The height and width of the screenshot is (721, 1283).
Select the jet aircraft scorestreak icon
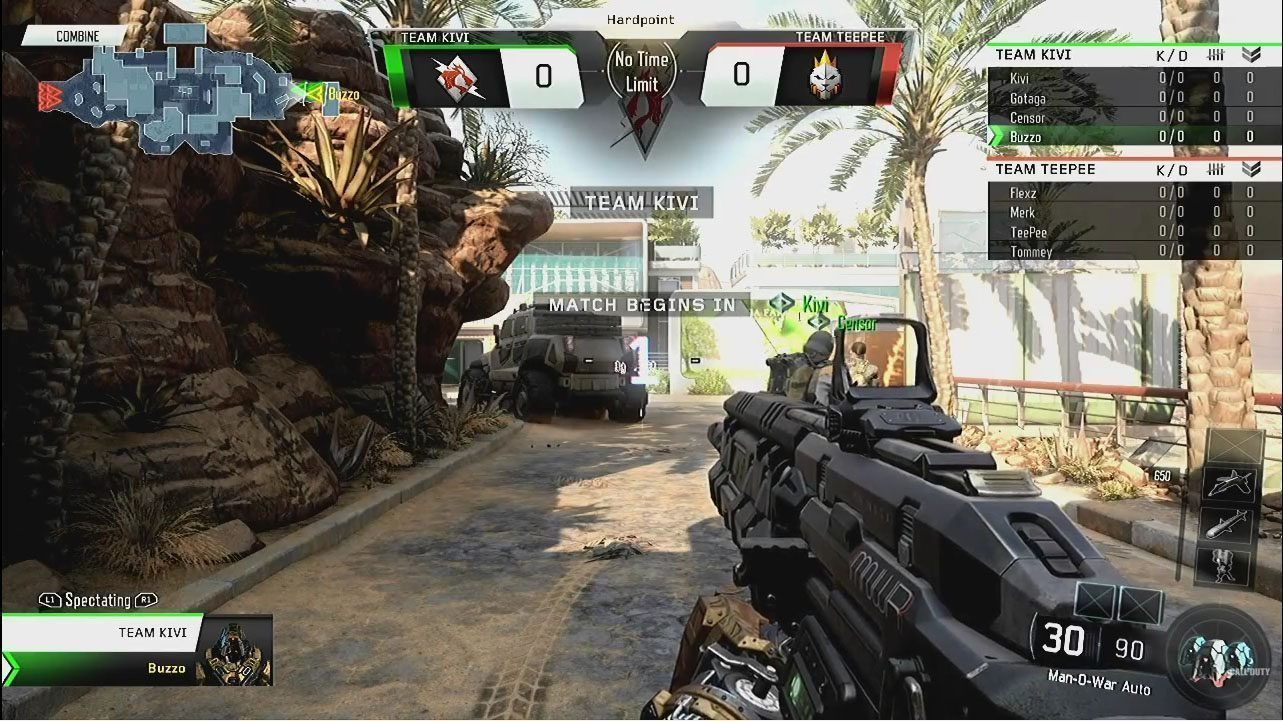pyautogui.click(x=1229, y=485)
